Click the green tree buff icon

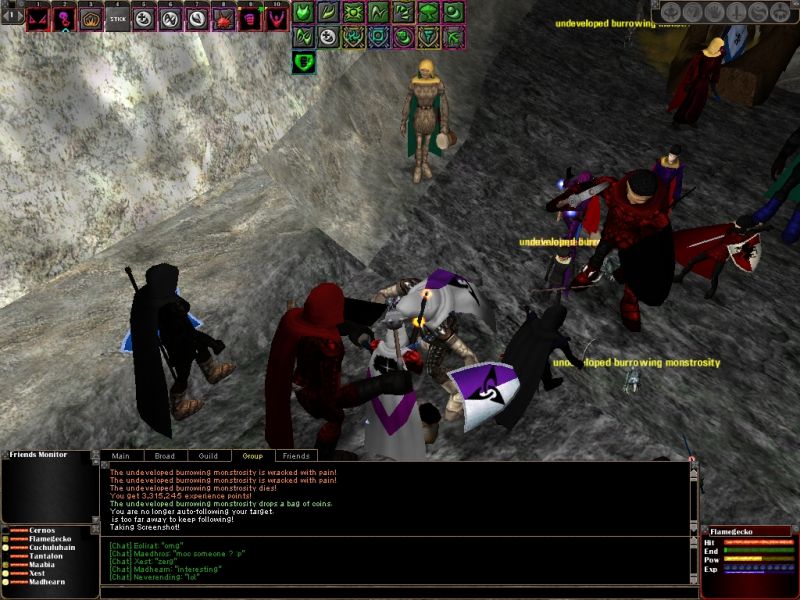pyautogui.click(x=428, y=13)
